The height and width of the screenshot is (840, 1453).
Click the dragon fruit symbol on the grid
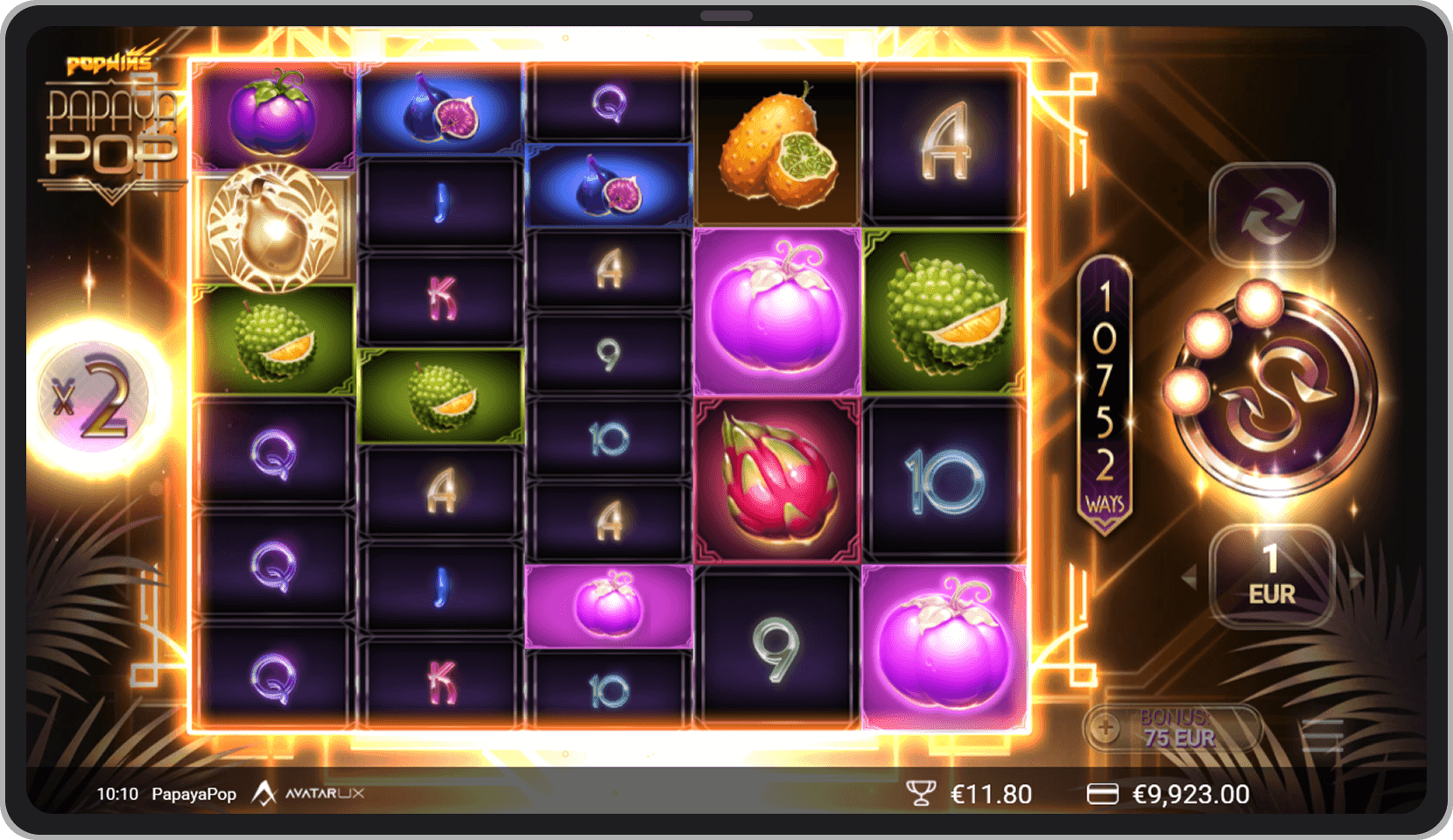[776, 477]
